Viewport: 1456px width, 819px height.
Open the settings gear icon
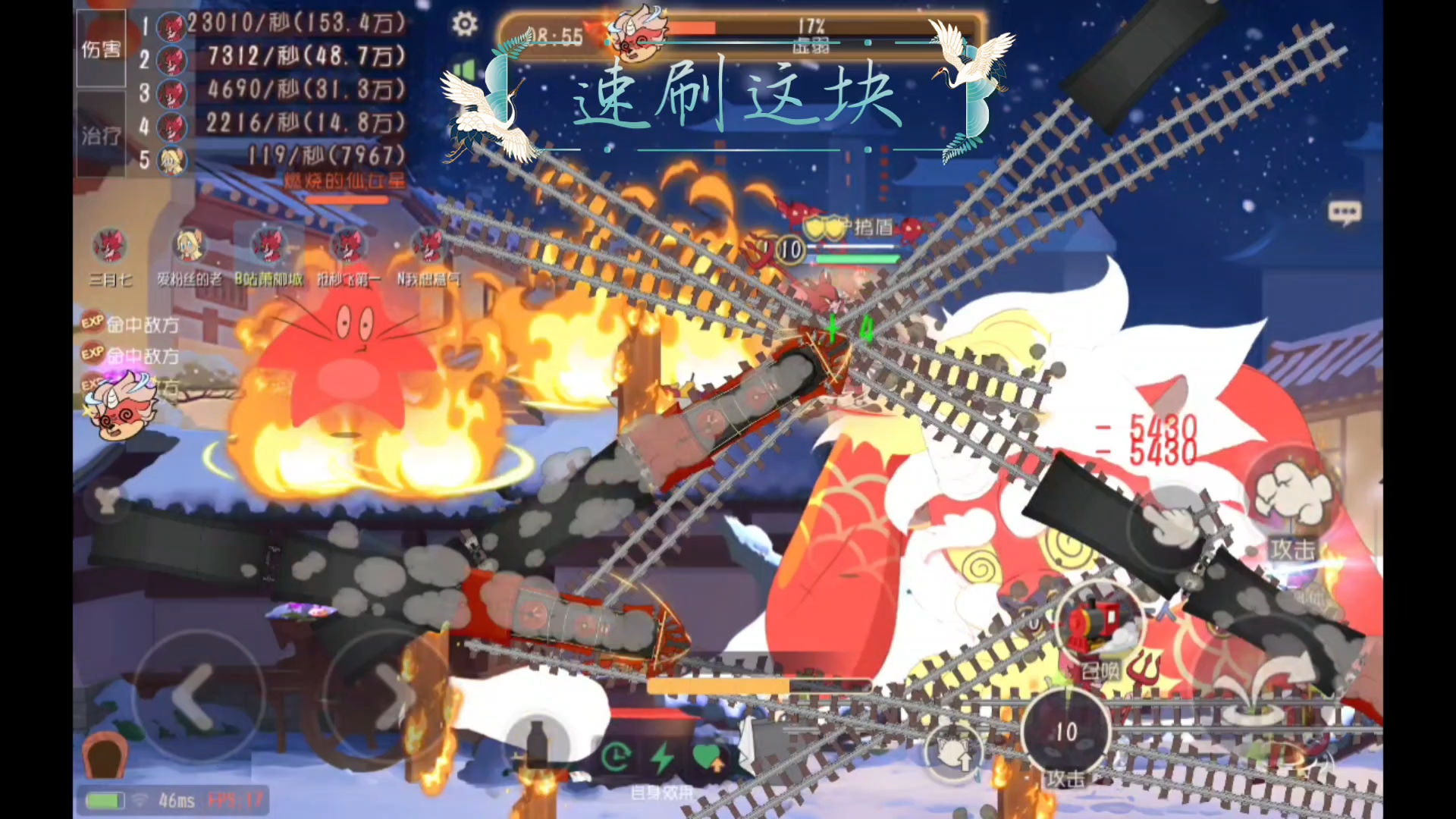(464, 24)
